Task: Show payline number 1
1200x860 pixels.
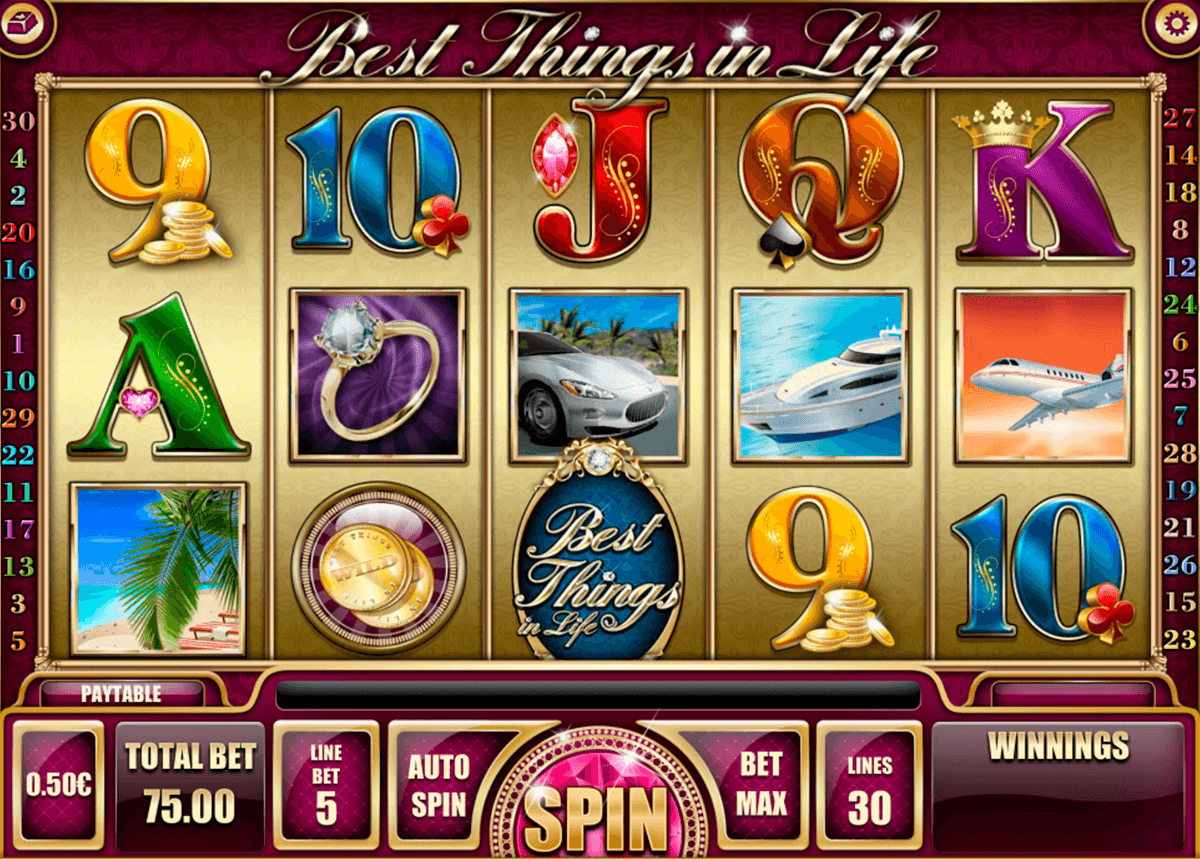Action: pos(18,343)
